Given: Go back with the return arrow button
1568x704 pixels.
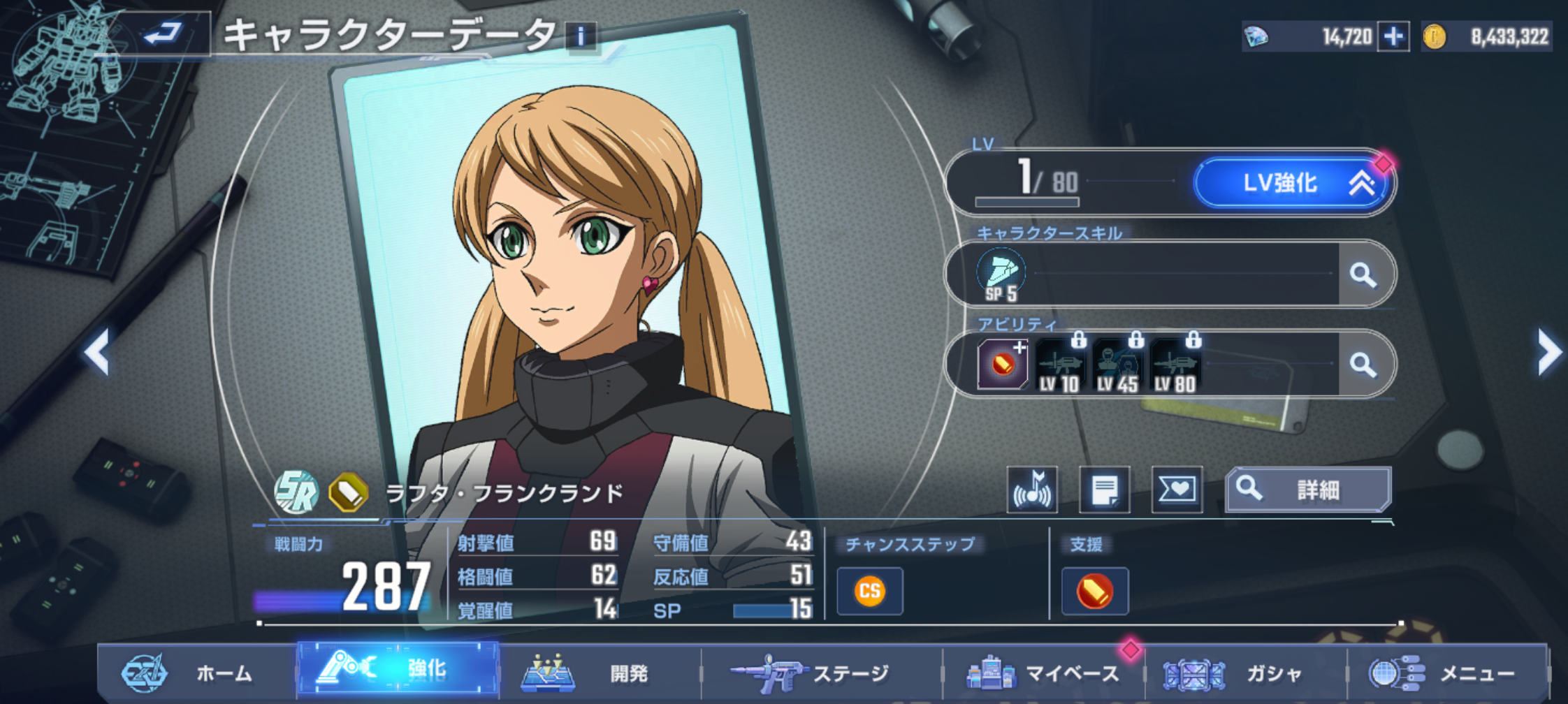Looking at the screenshot, I should pyautogui.click(x=164, y=33).
